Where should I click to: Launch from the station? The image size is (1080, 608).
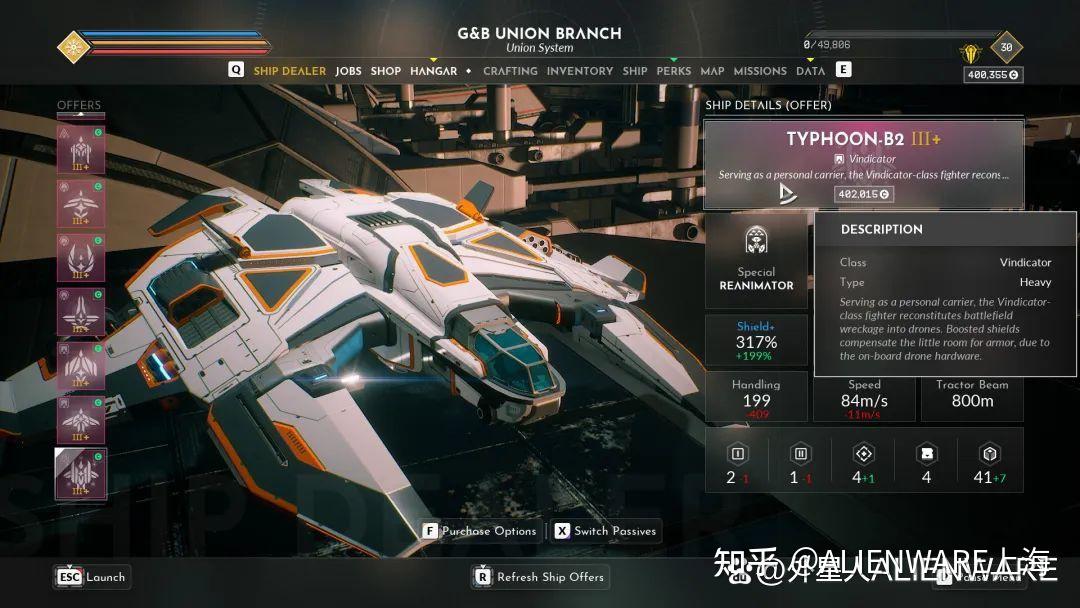tap(93, 577)
